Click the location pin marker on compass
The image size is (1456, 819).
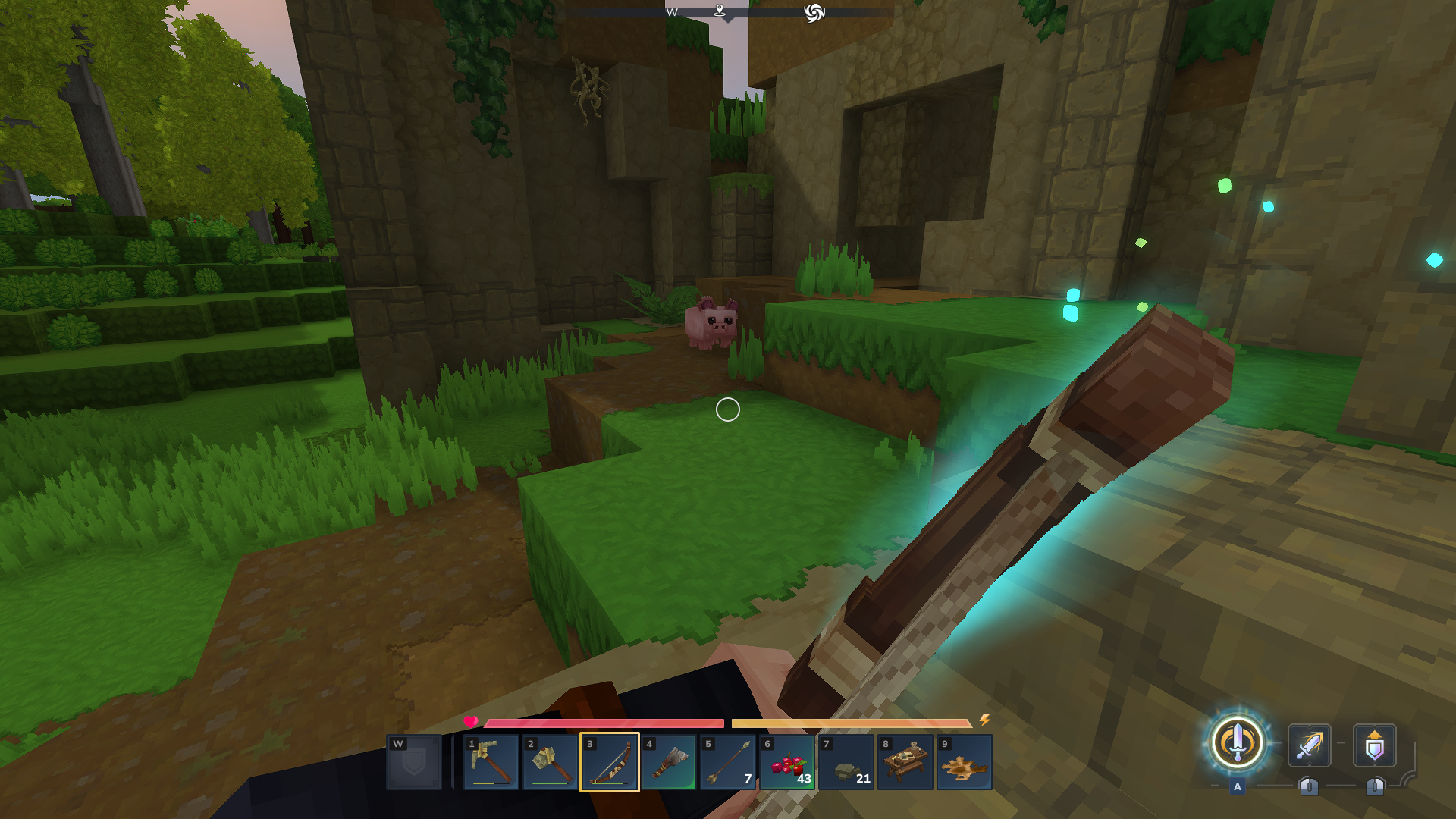720,11
